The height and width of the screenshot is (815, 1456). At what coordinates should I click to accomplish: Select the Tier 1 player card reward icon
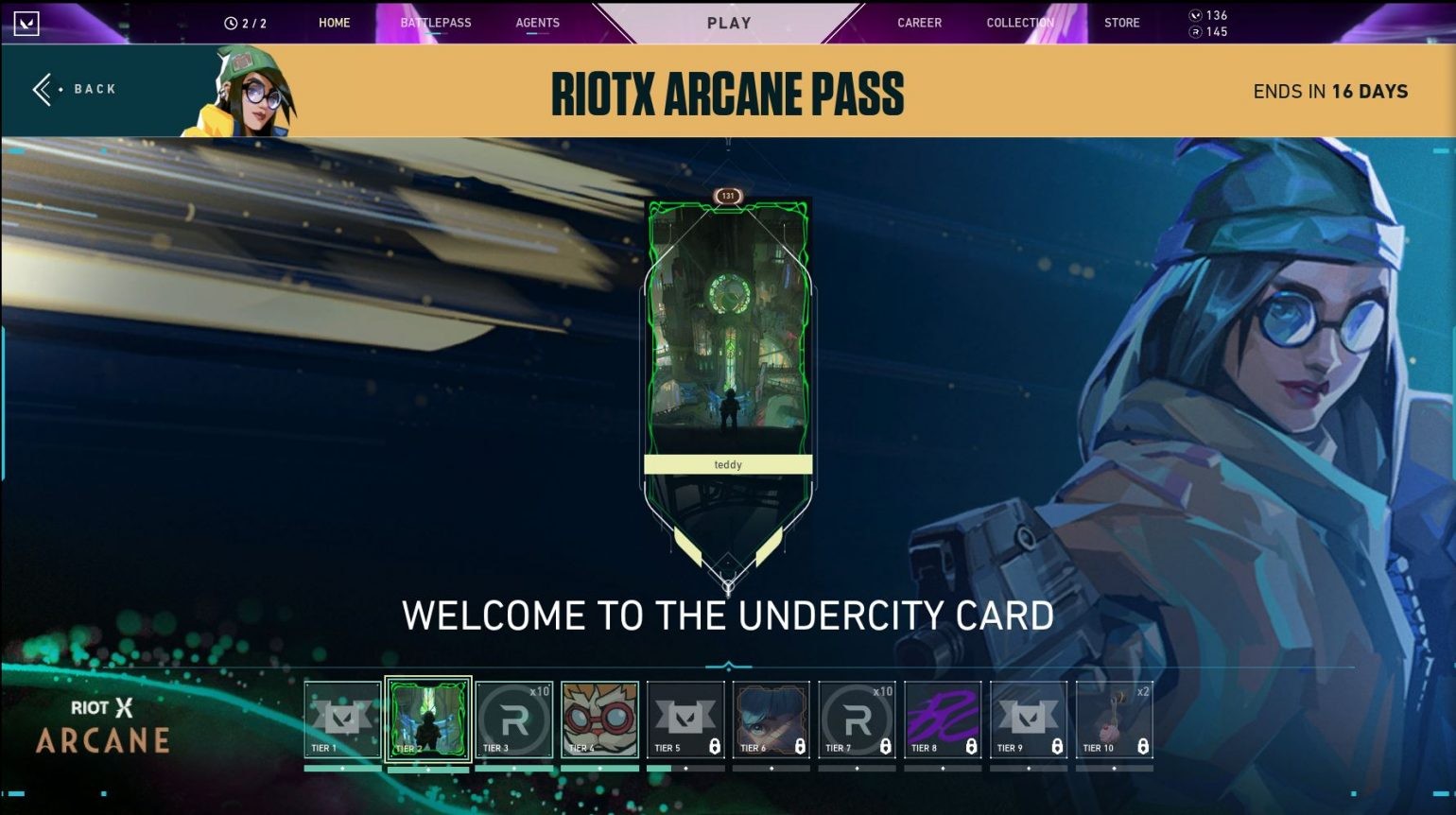pos(342,717)
